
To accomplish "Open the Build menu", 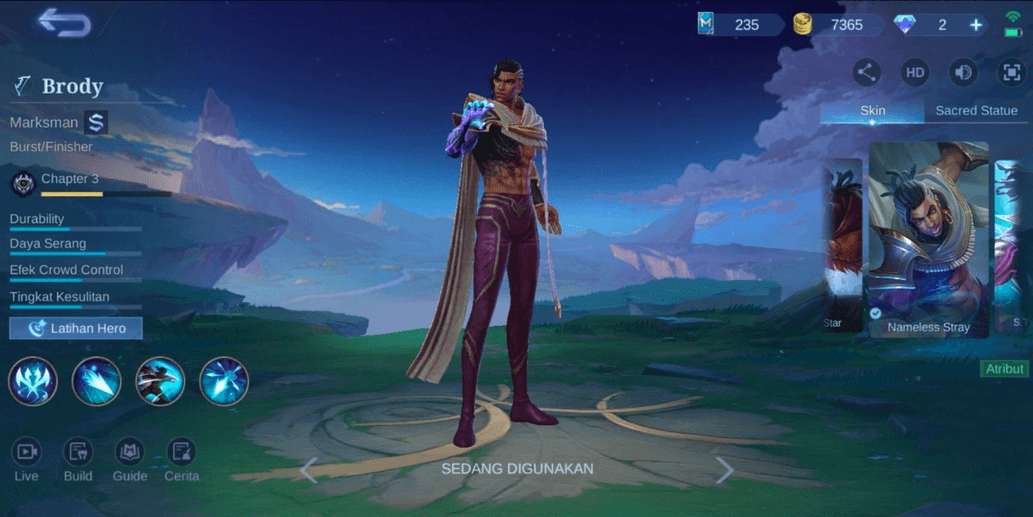I will click(x=78, y=461).
